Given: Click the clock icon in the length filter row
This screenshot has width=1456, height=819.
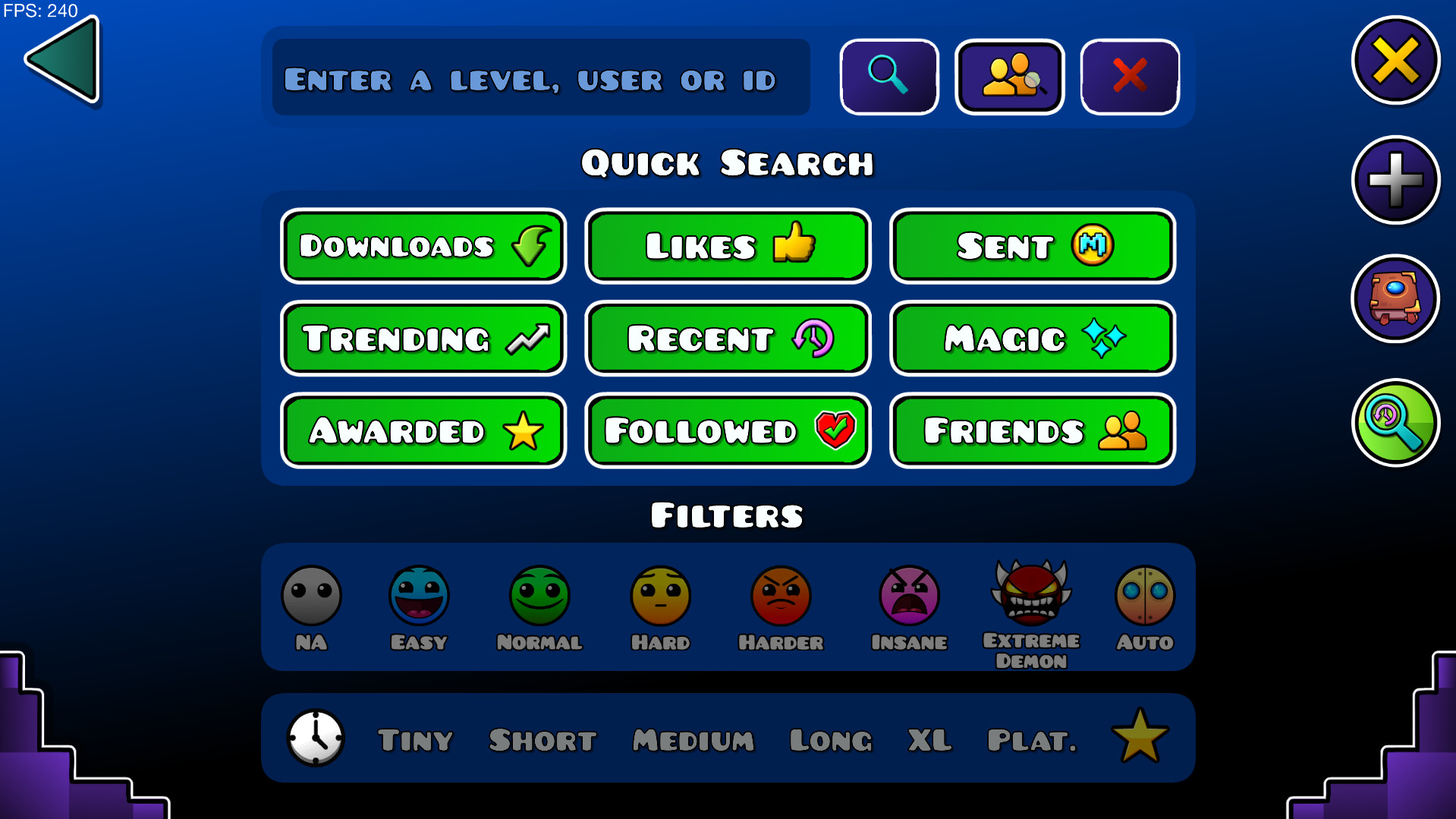Looking at the screenshot, I should pyautogui.click(x=314, y=737).
